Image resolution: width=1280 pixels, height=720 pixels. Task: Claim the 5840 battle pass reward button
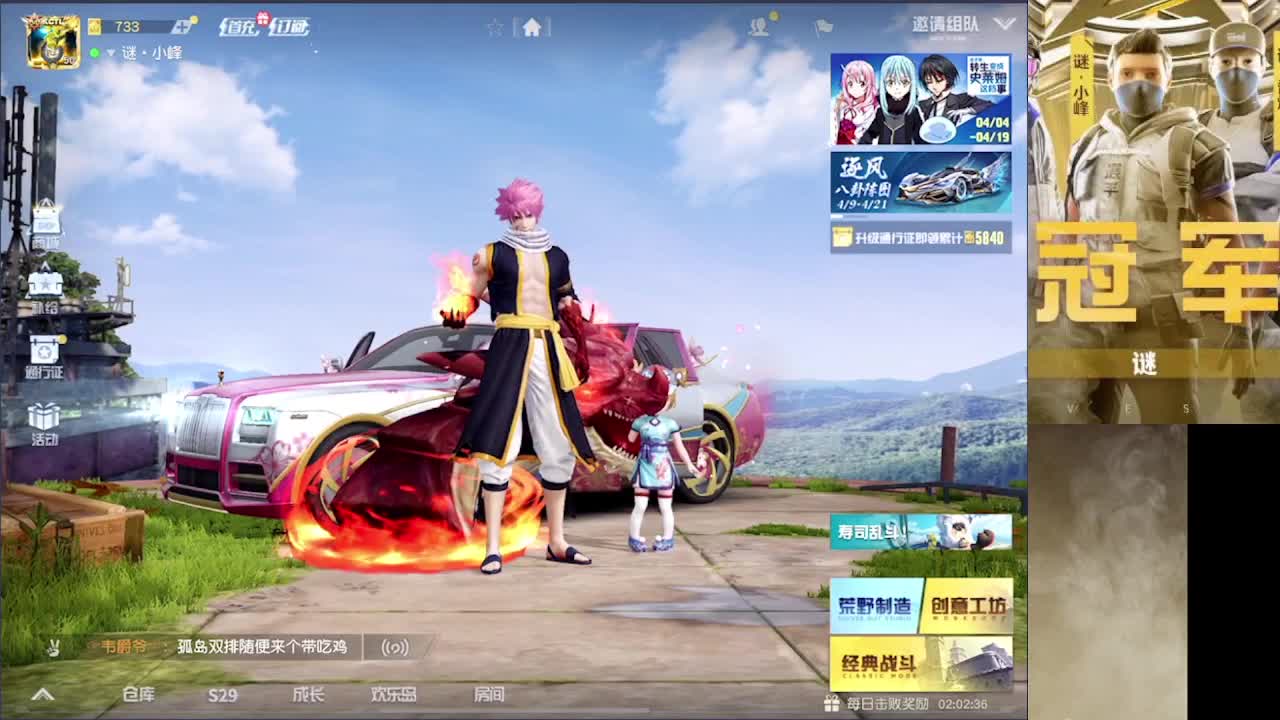tap(919, 238)
